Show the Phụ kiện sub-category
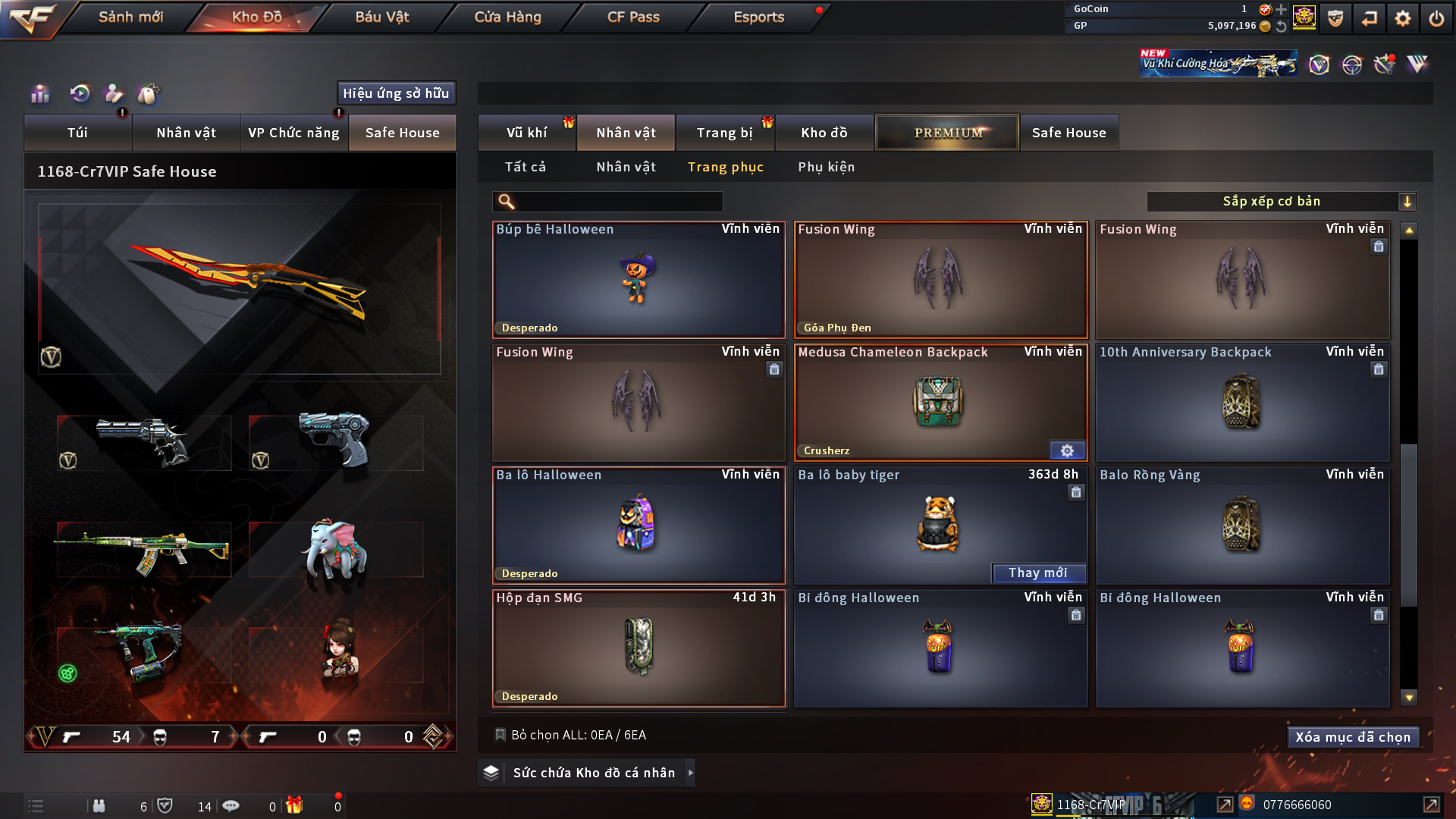The width and height of the screenshot is (1456, 819). [x=826, y=167]
